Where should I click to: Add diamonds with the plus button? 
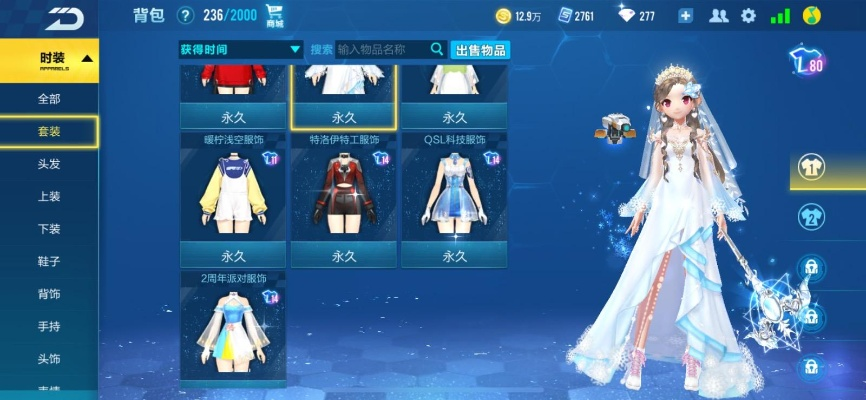[x=685, y=16]
